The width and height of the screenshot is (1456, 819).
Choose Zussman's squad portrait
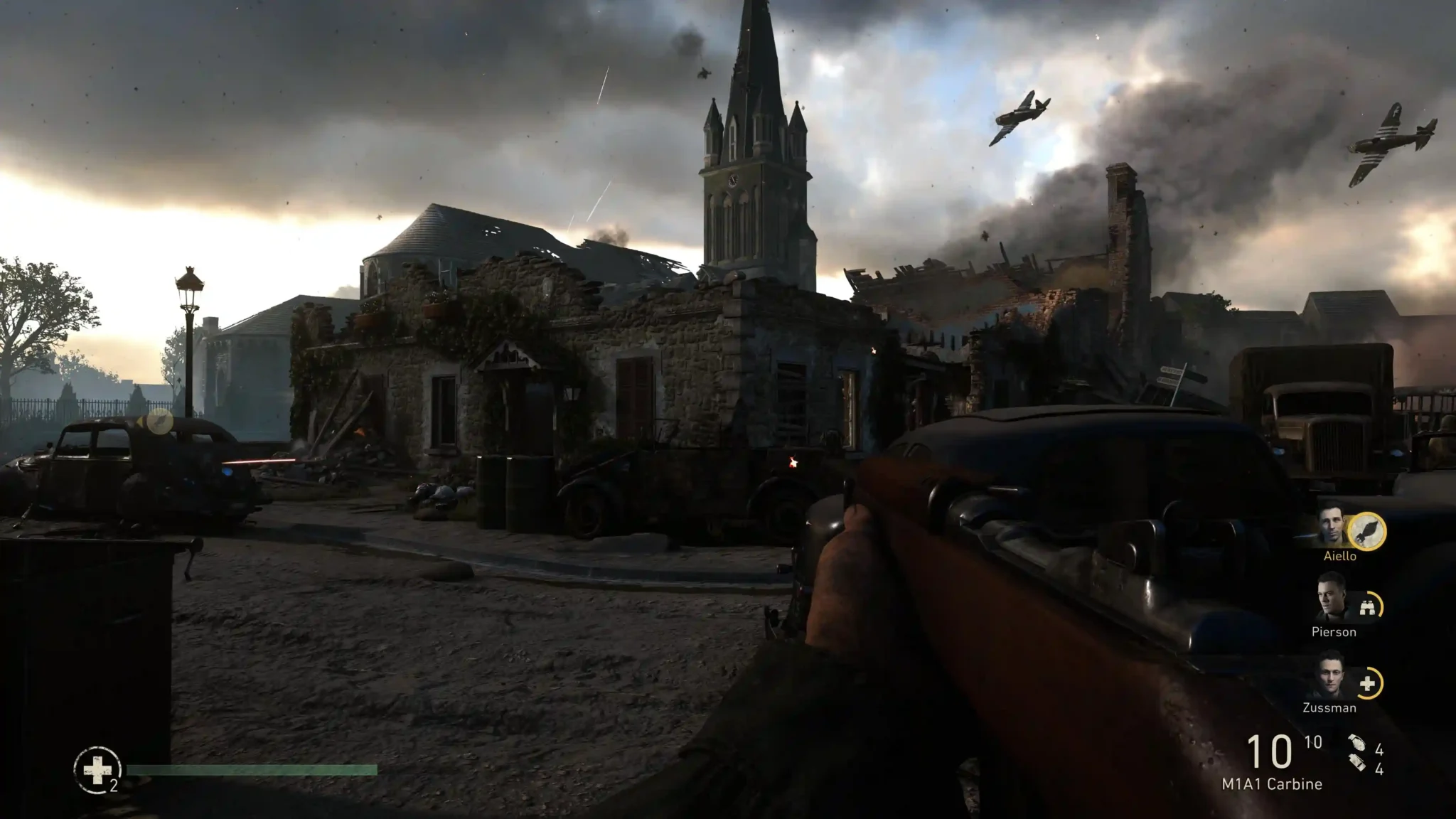[1329, 678]
